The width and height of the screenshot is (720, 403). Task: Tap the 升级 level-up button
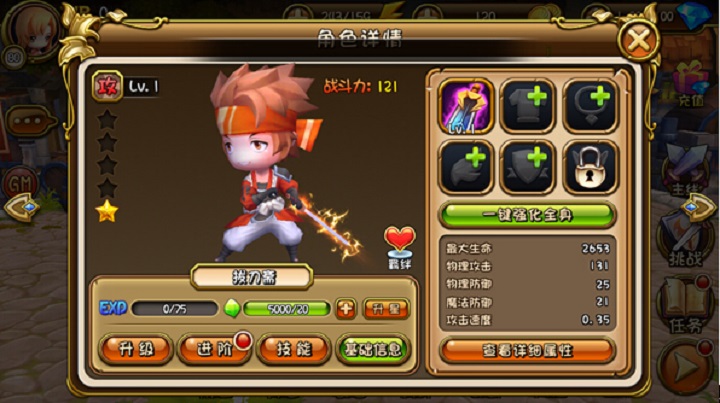click(x=137, y=349)
